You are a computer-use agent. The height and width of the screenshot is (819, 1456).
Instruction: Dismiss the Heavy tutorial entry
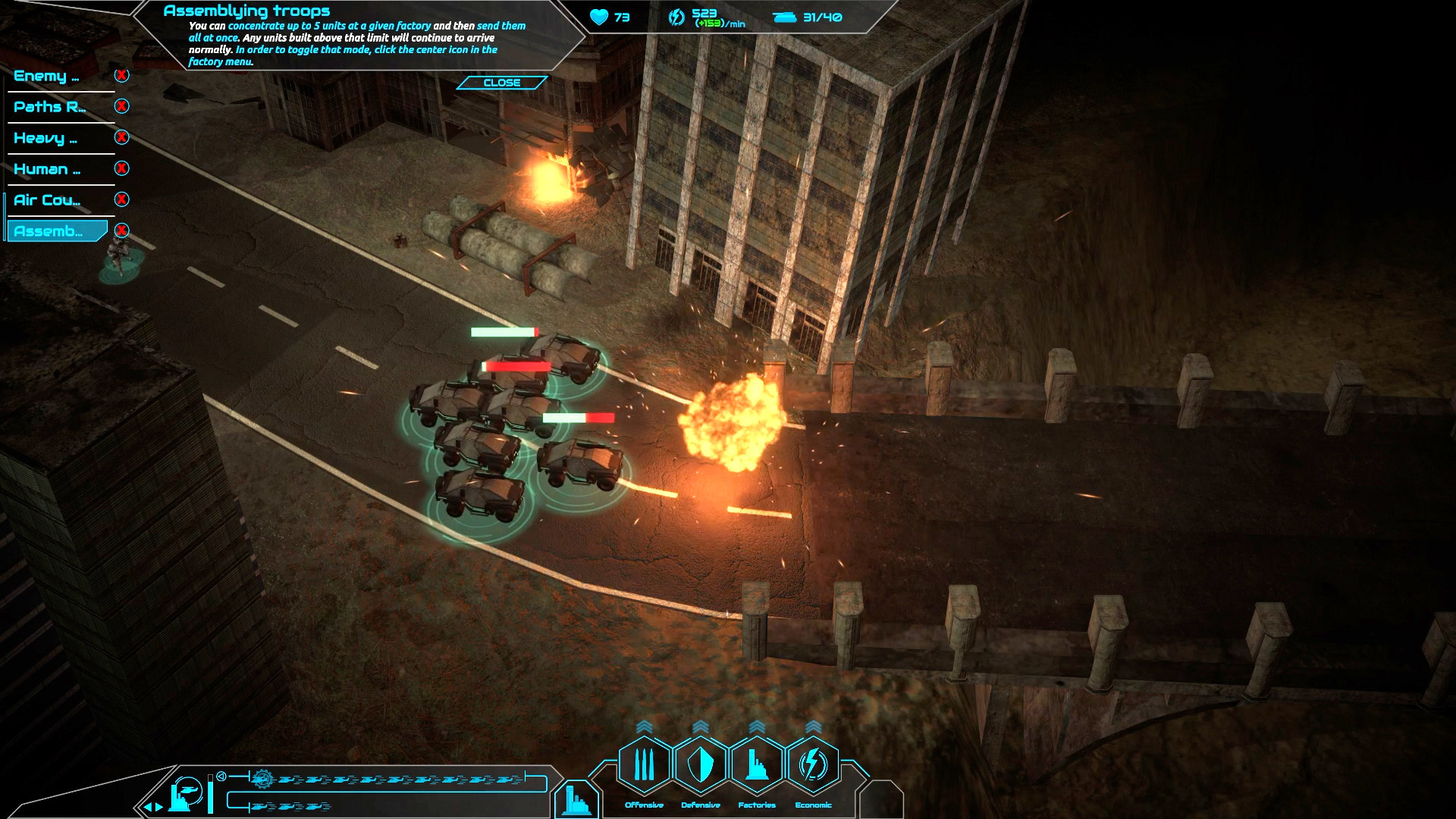click(120, 139)
